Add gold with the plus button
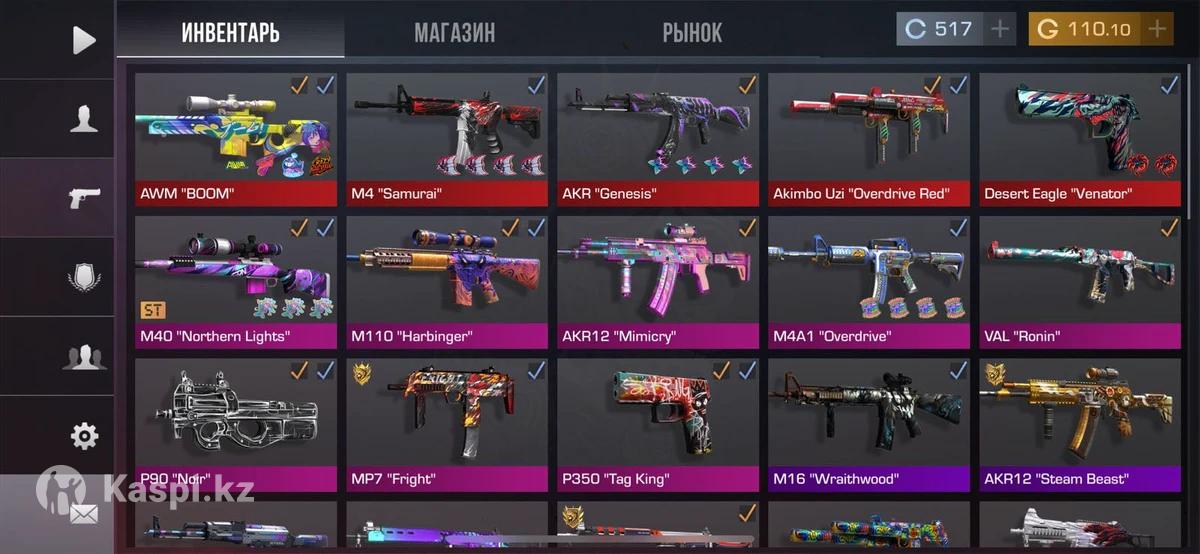The image size is (1200, 554). pyautogui.click(x=1157, y=29)
